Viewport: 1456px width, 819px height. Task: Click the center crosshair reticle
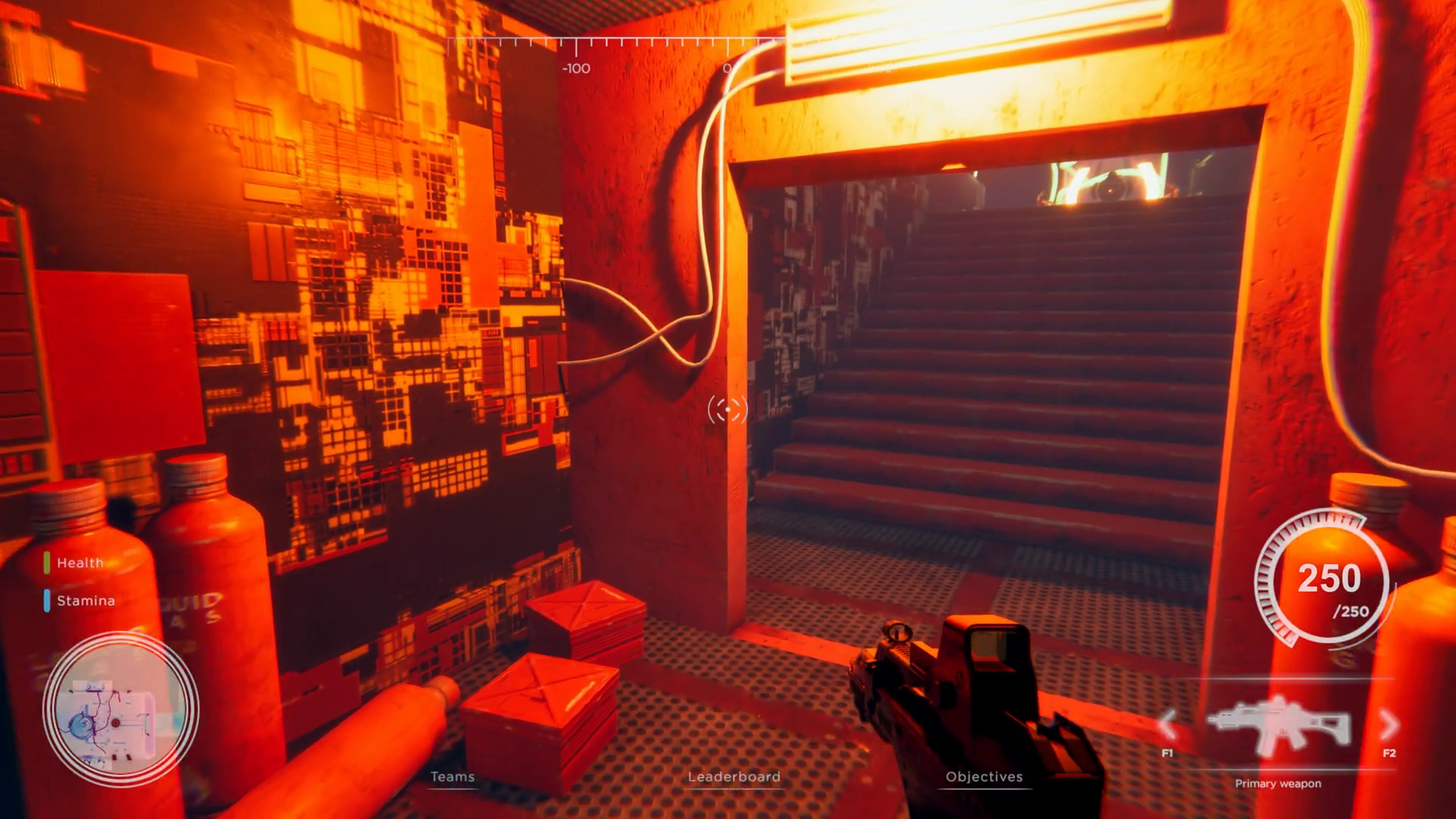[727, 409]
